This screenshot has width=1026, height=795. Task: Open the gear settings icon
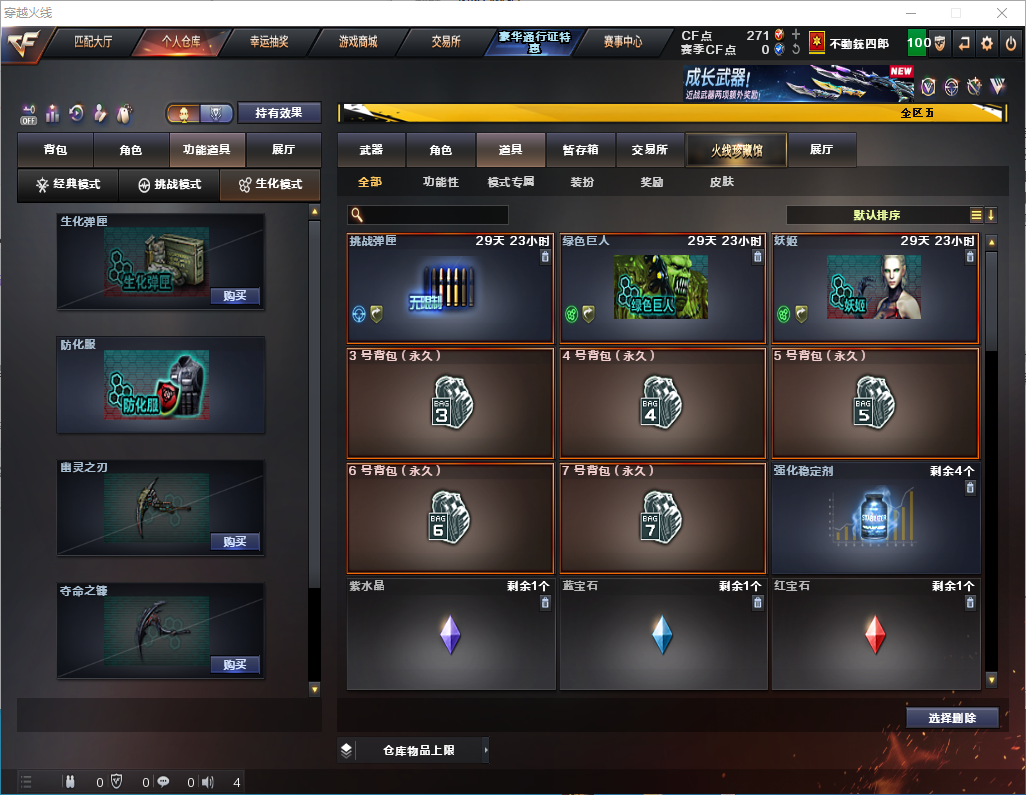pos(987,43)
